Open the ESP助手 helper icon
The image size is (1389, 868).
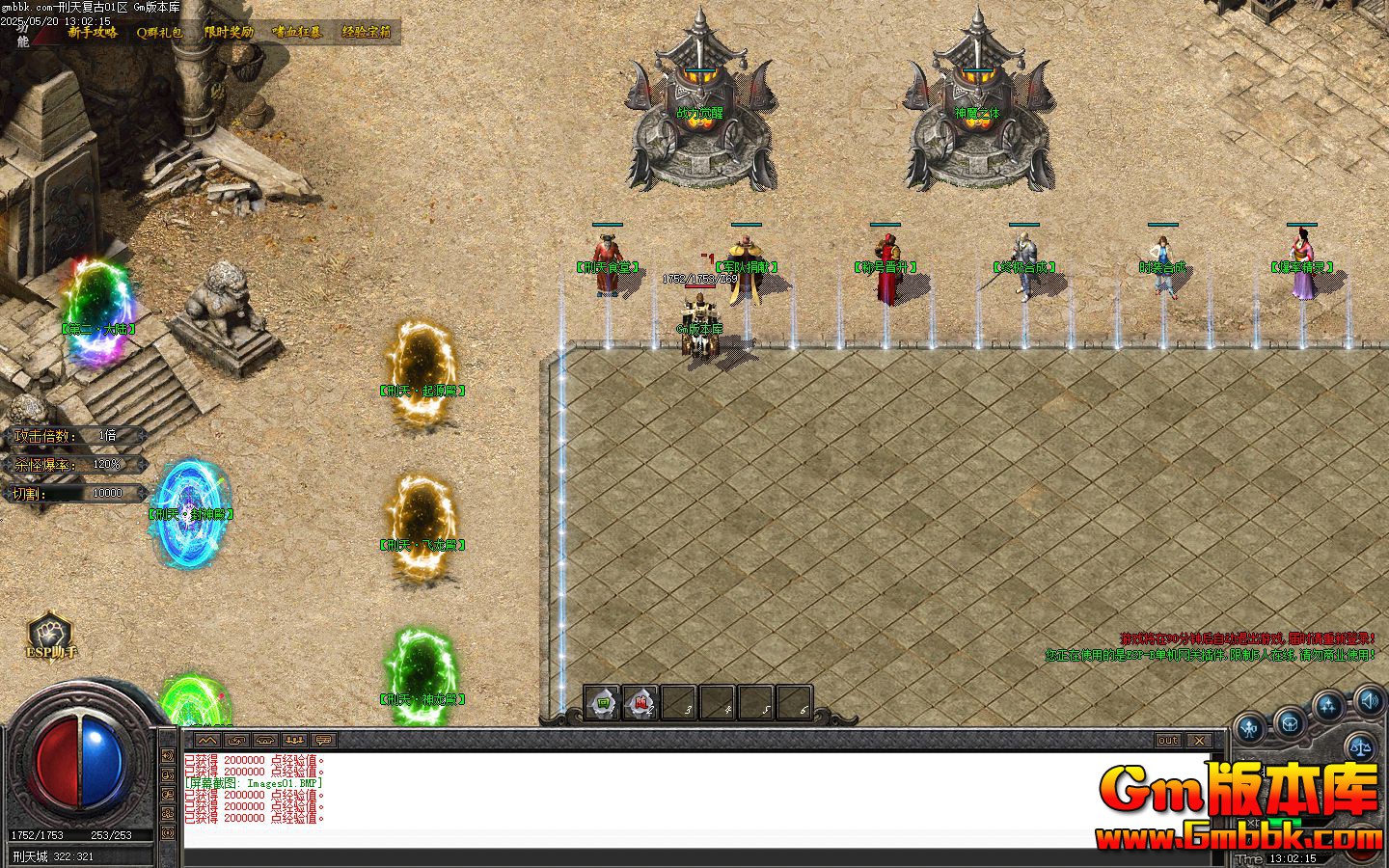pyautogui.click(x=48, y=637)
